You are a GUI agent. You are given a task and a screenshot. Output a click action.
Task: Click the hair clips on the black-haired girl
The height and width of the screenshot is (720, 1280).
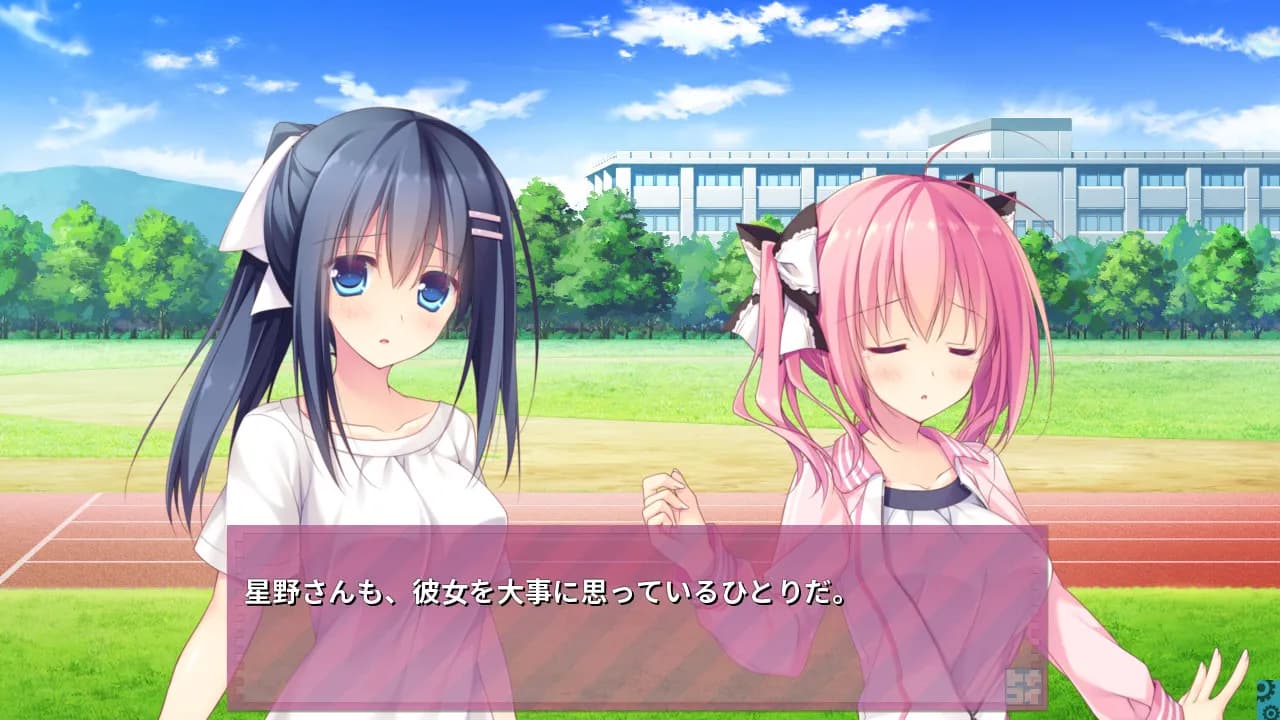483,222
